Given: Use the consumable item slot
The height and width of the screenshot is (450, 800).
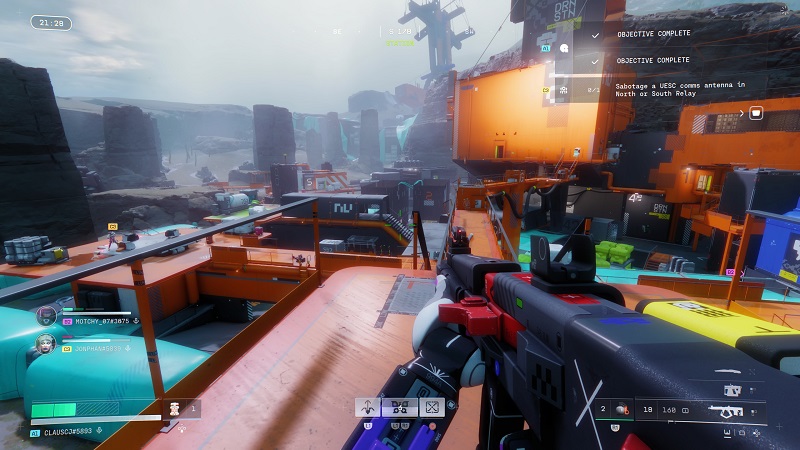Looking at the screenshot, I should pos(171,408).
